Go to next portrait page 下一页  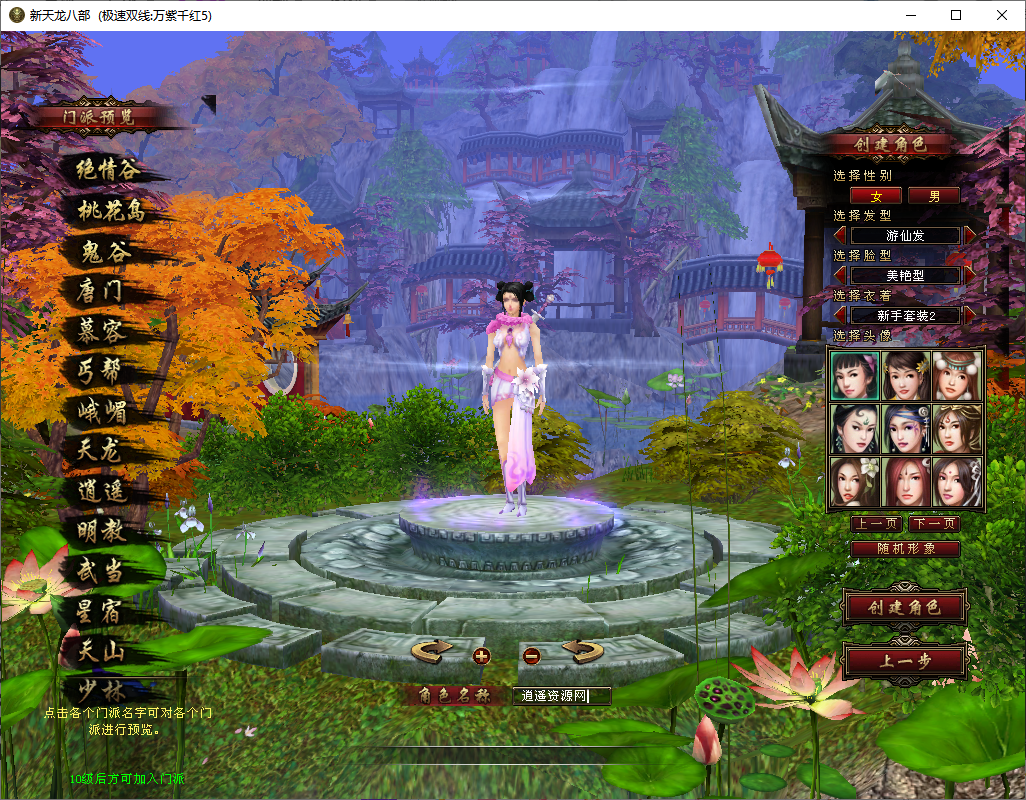point(935,524)
